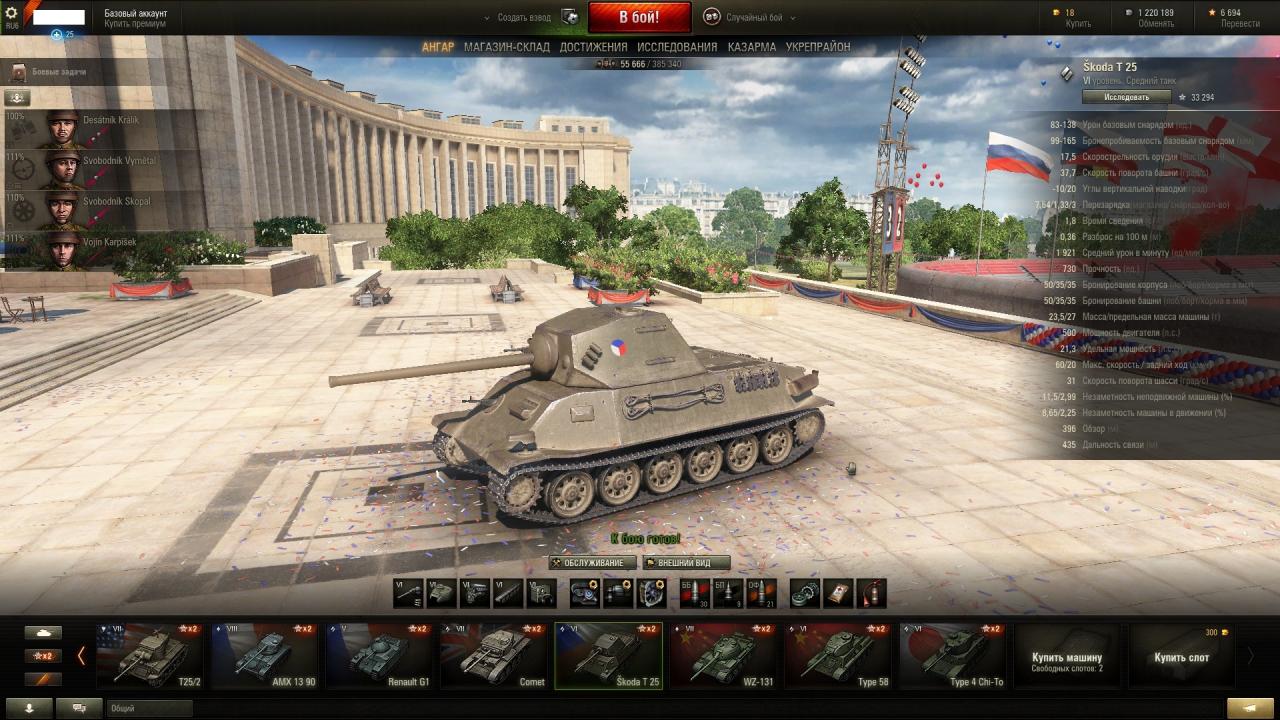Go to the Казарма tab

pyautogui.click(x=752, y=47)
